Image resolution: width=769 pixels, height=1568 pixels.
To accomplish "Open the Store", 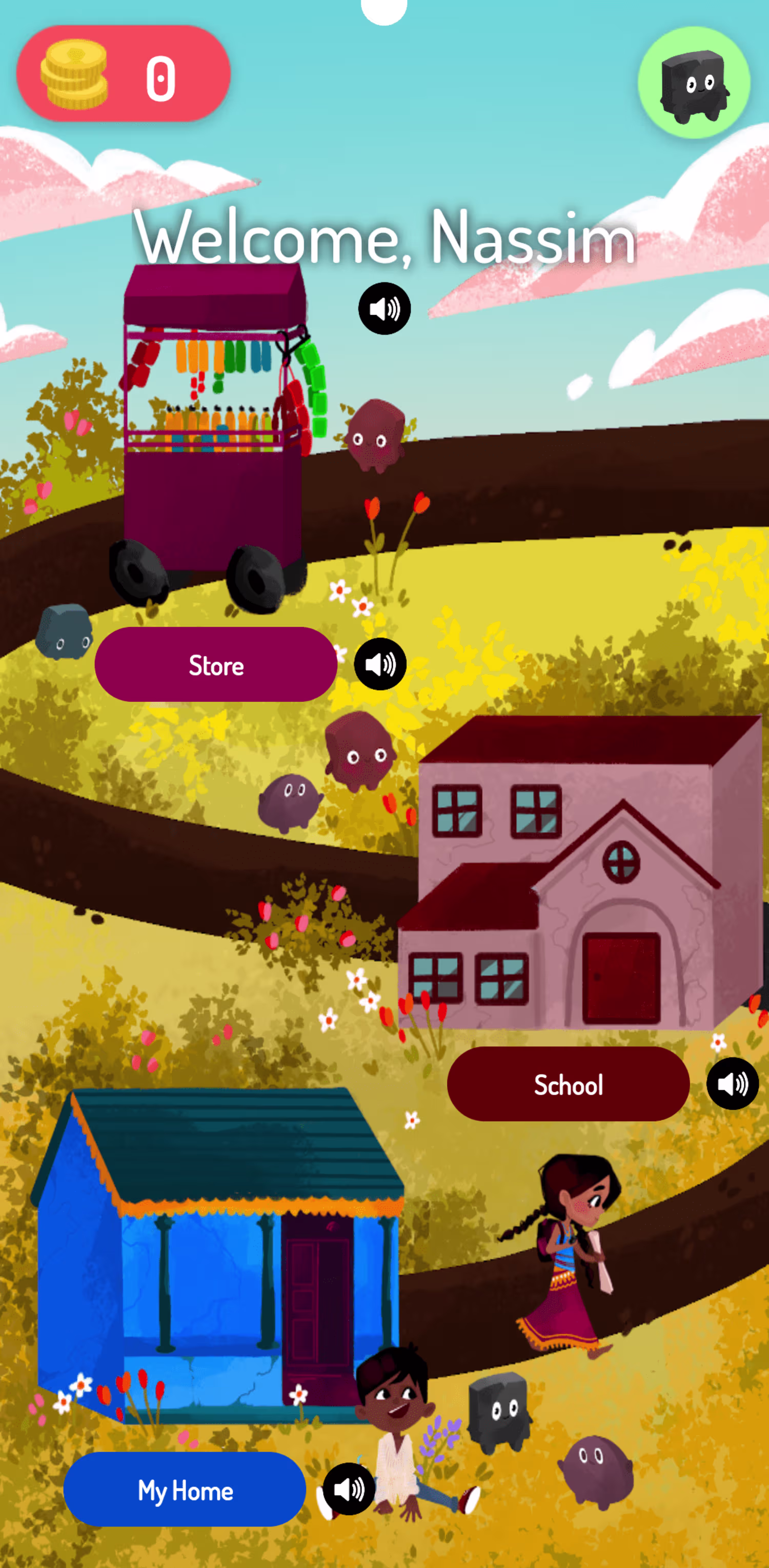I will [216, 665].
